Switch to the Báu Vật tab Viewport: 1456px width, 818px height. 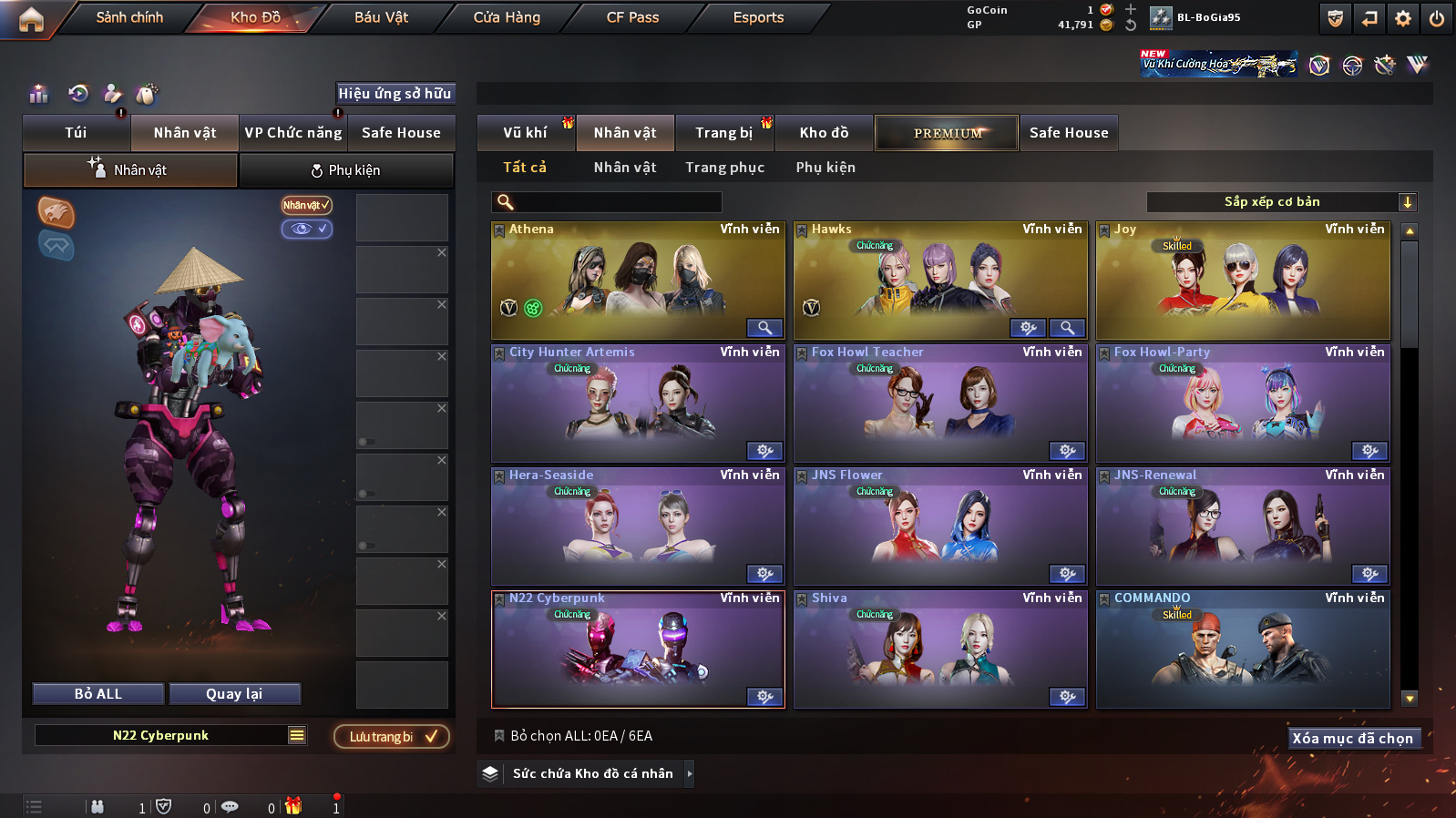pos(381,17)
